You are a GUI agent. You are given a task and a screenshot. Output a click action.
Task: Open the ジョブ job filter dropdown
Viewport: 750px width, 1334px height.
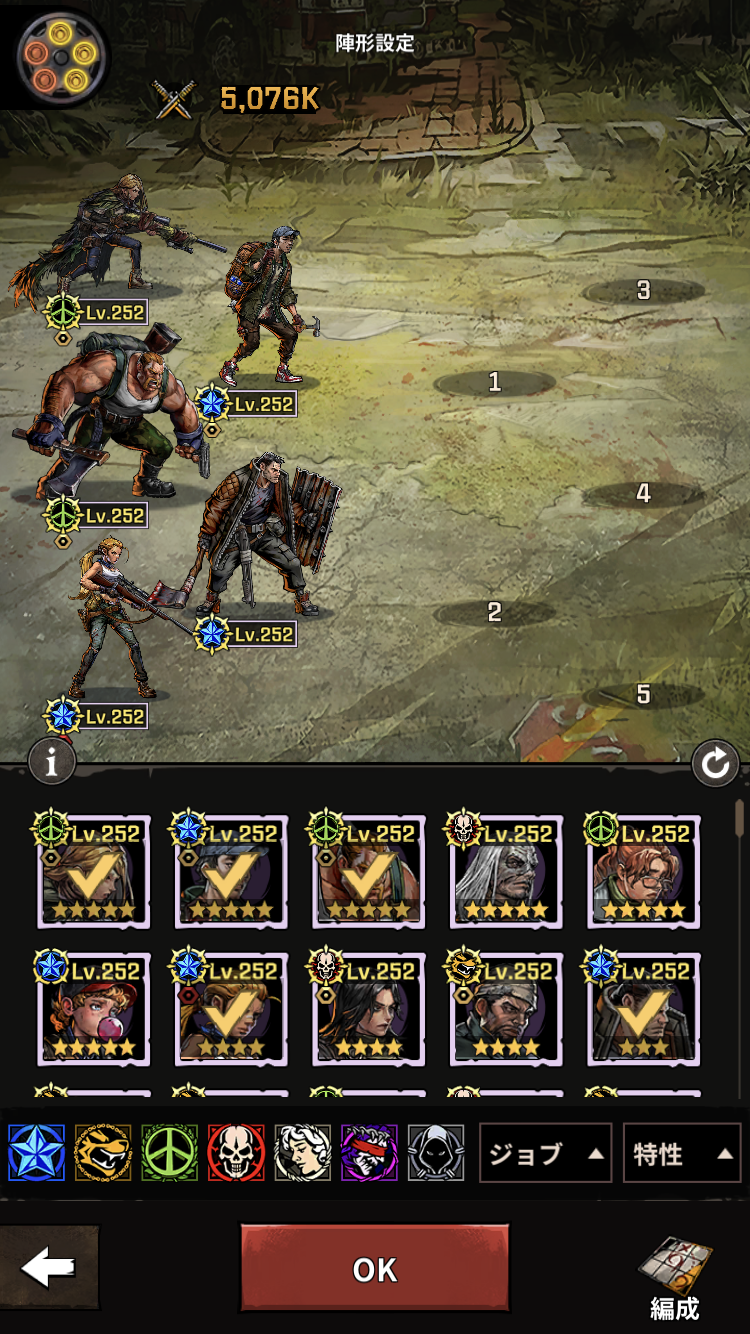[546, 1154]
